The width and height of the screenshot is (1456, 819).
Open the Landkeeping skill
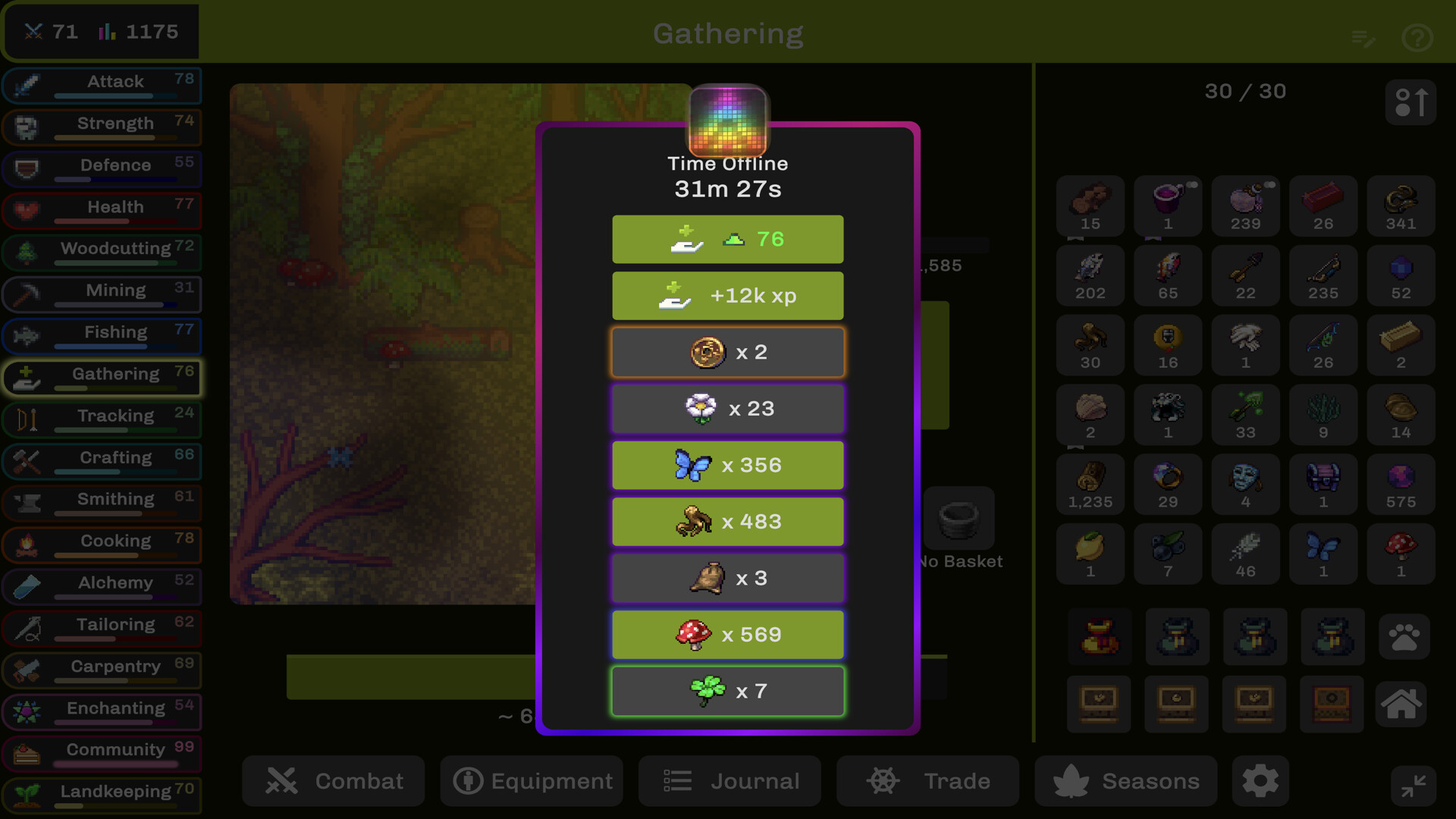[102, 793]
